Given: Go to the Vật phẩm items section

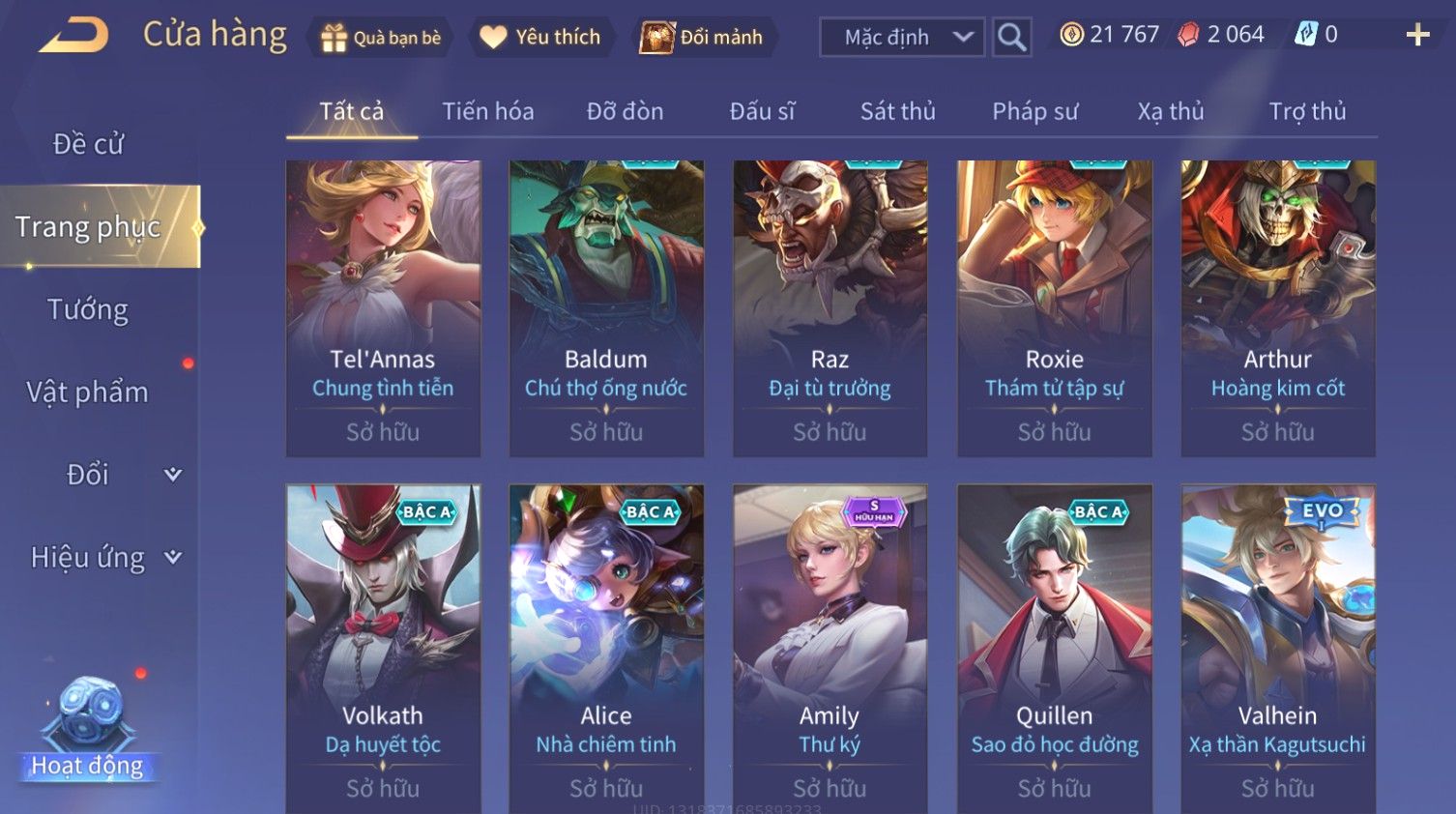Looking at the screenshot, I should [x=88, y=392].
